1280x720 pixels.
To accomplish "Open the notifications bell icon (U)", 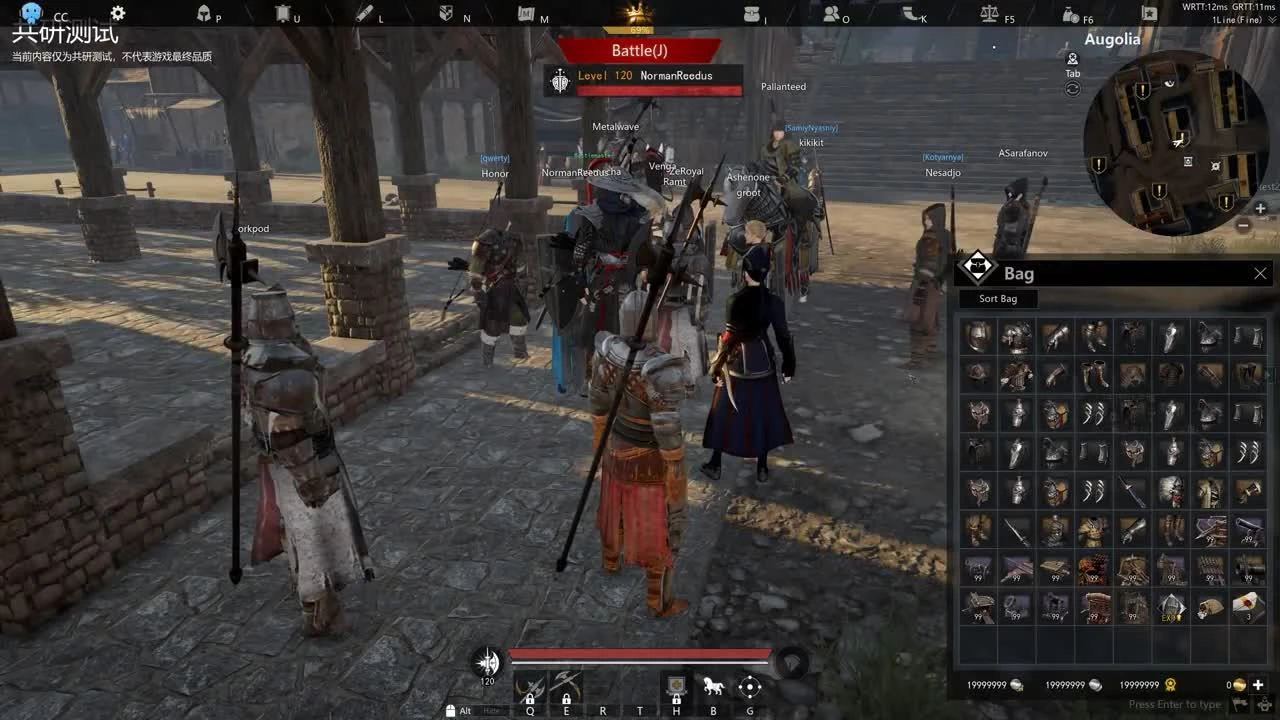I will point(281,15).
